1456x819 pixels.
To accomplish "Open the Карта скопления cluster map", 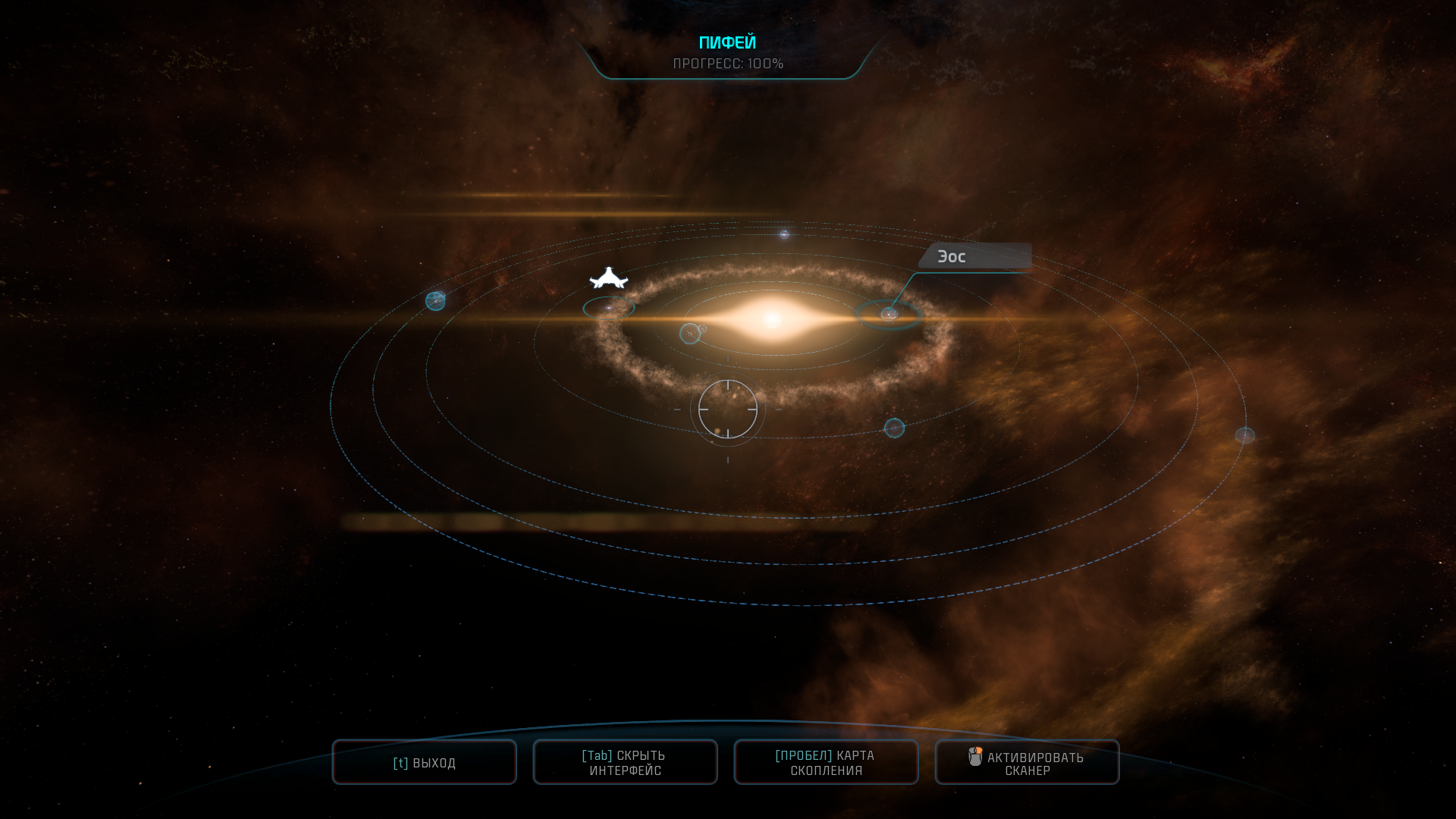I will click(x=826, y=762).
